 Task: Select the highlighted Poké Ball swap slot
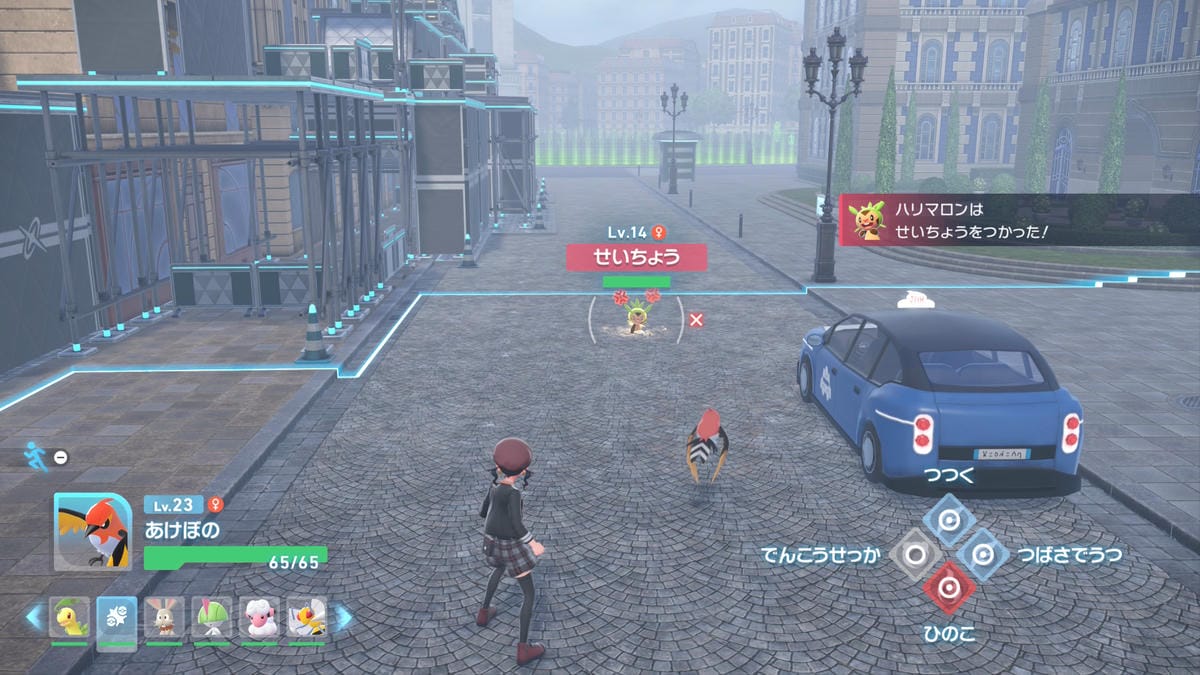coord(117,619)
